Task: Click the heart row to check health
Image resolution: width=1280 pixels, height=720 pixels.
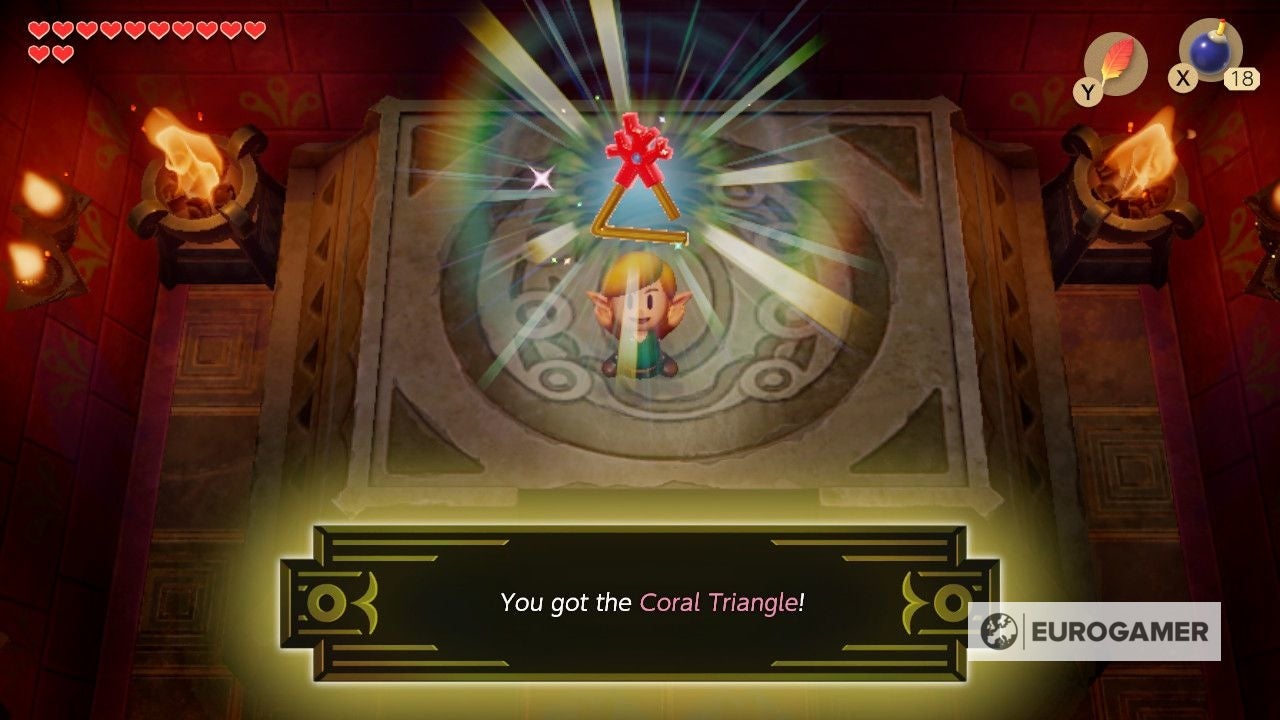Action: tap(140, 31)
